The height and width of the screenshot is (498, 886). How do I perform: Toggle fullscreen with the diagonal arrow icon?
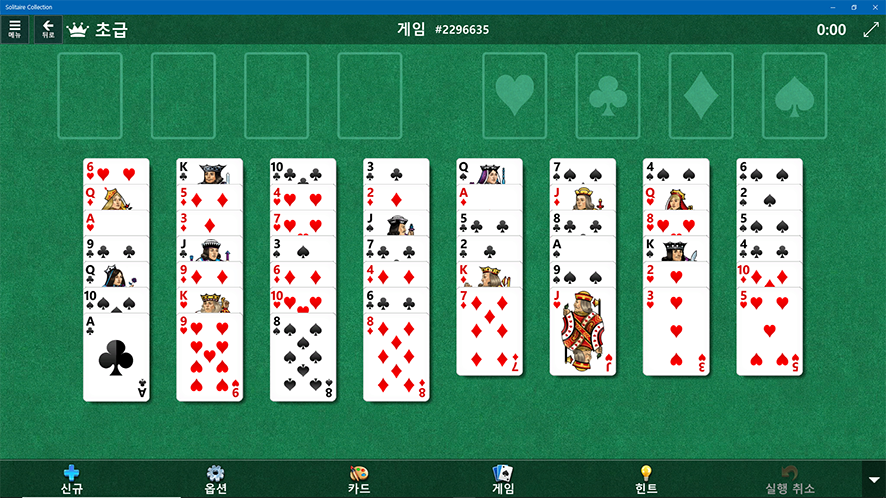[x=870, y=30]
